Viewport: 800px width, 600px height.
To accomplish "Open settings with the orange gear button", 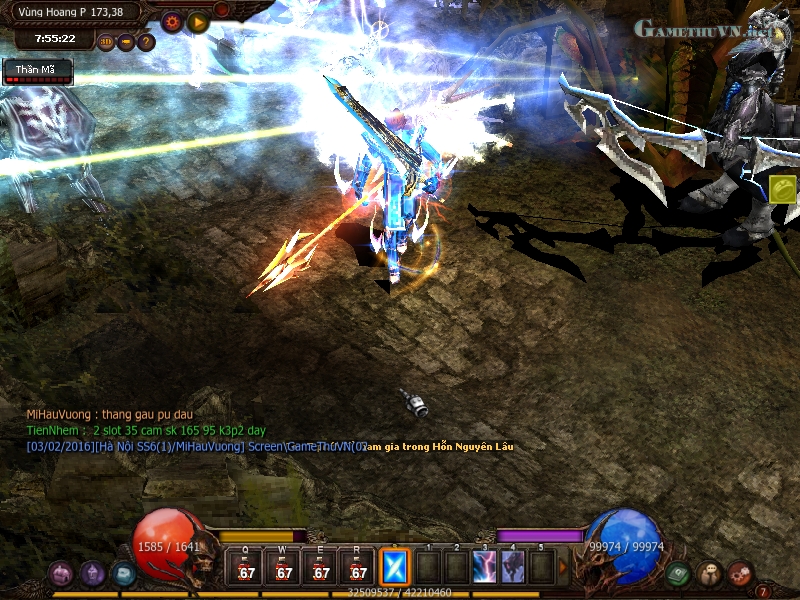I will pyautogui.click(x=171, y=22).
